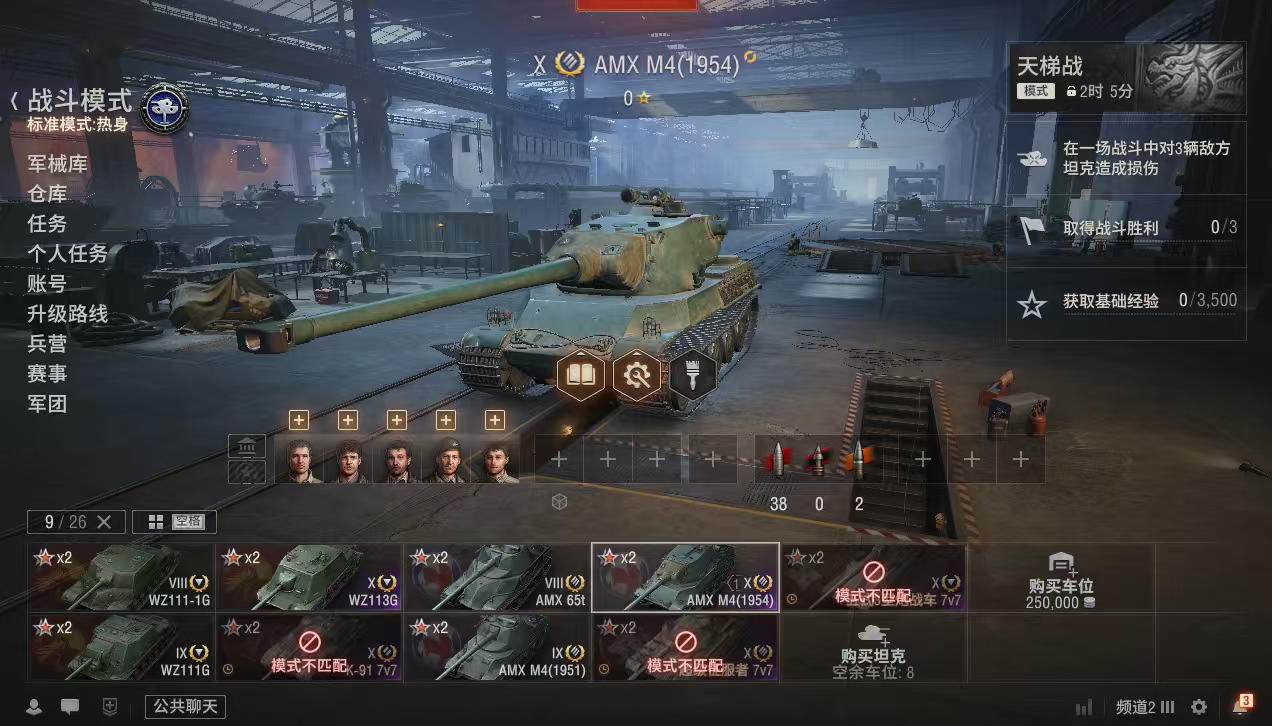Open the 兵营 barracks menu
Viewport: 1272px width, 726px height.
click(x=47, y=344)
